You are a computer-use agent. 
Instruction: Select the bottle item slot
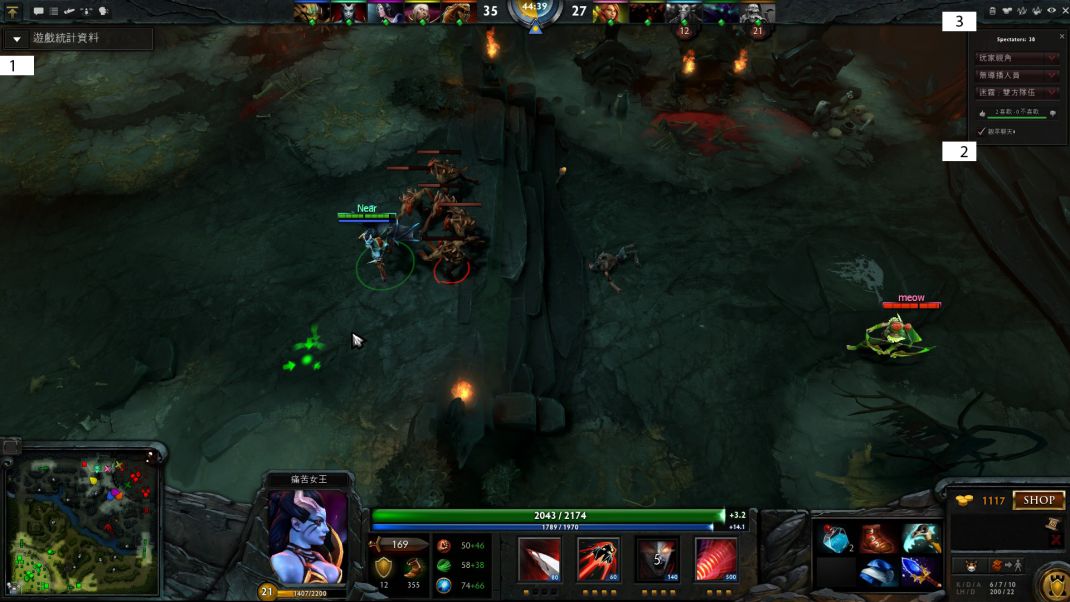point(835,540)
